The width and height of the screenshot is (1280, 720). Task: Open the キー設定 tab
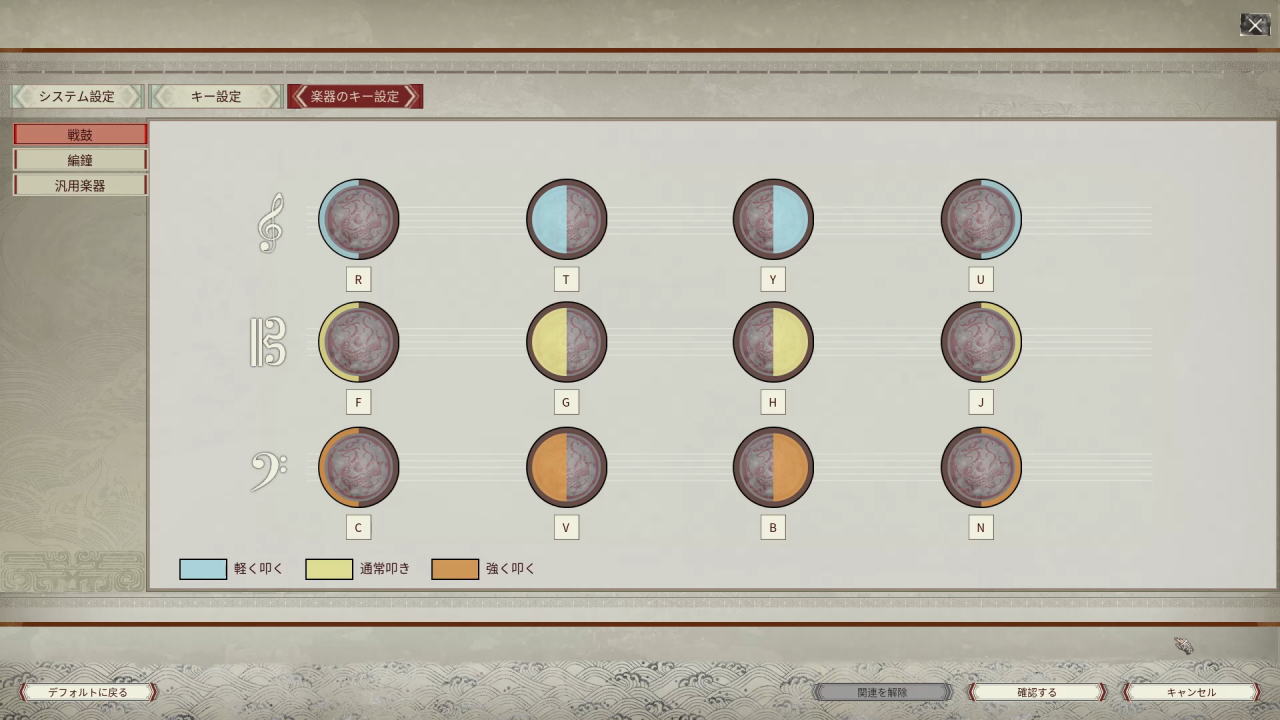click(x=216, y=96)
